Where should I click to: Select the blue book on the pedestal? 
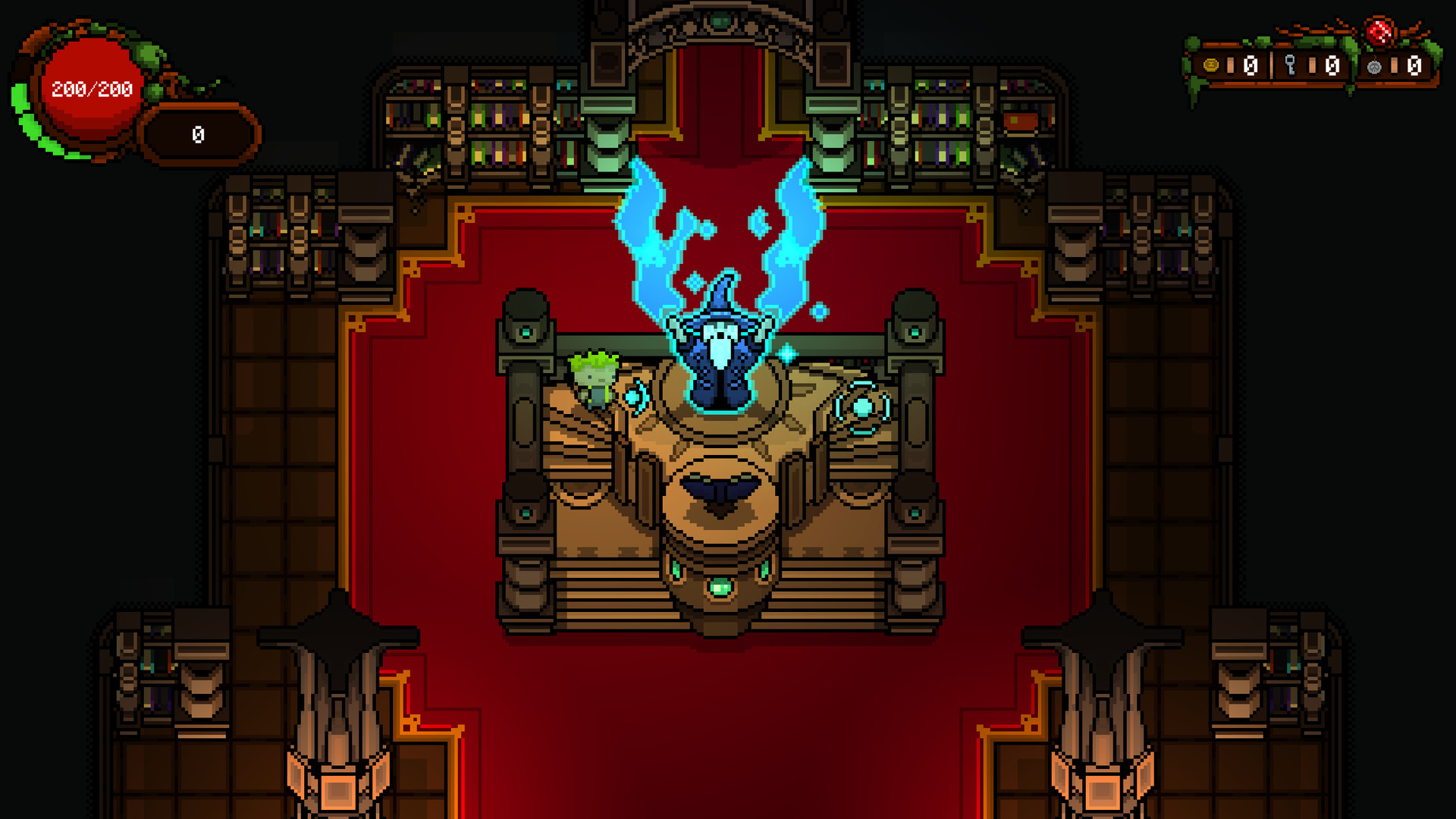click(x=723, y=488)
